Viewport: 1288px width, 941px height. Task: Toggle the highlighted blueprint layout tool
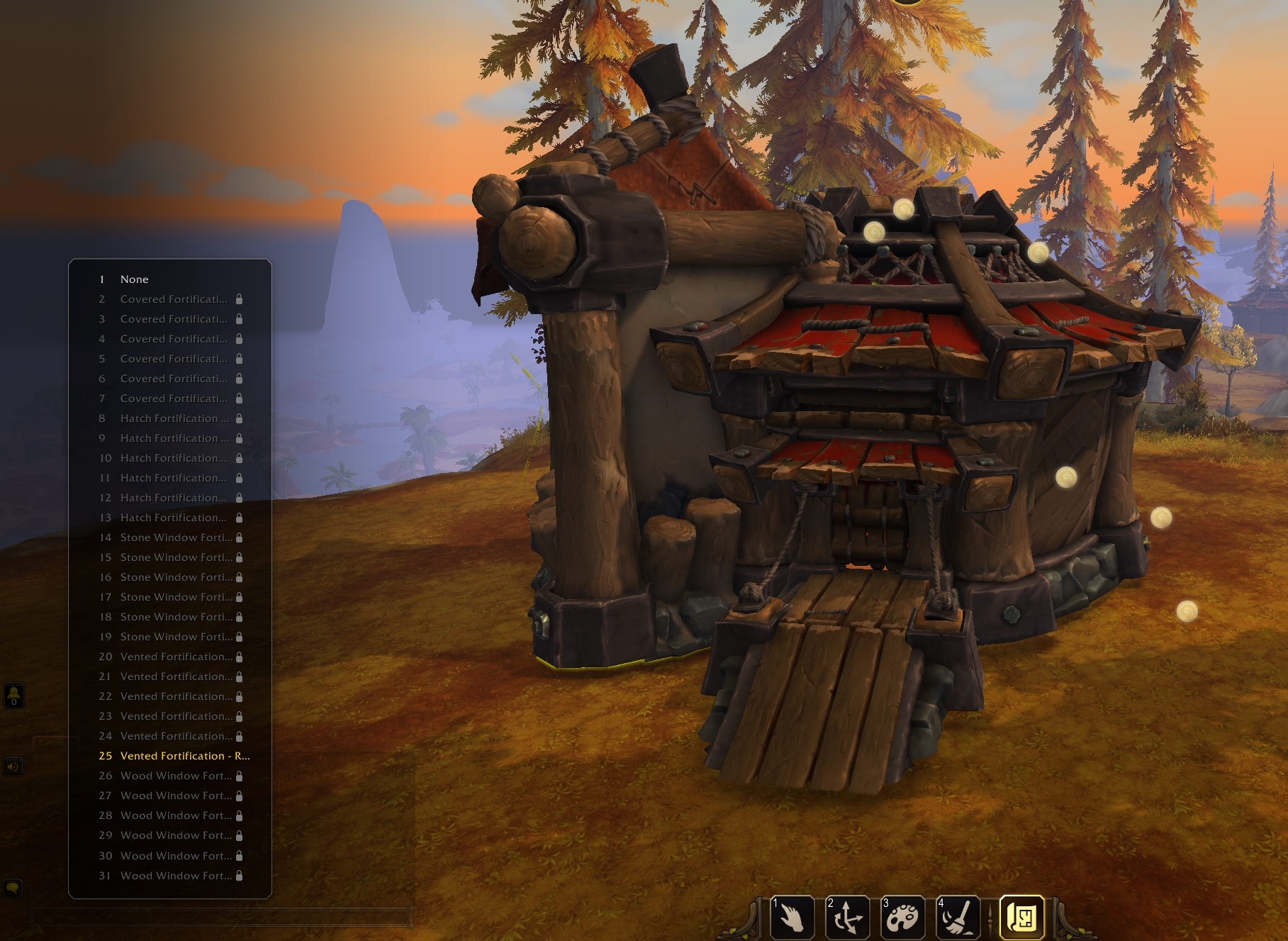(1021, 917)
